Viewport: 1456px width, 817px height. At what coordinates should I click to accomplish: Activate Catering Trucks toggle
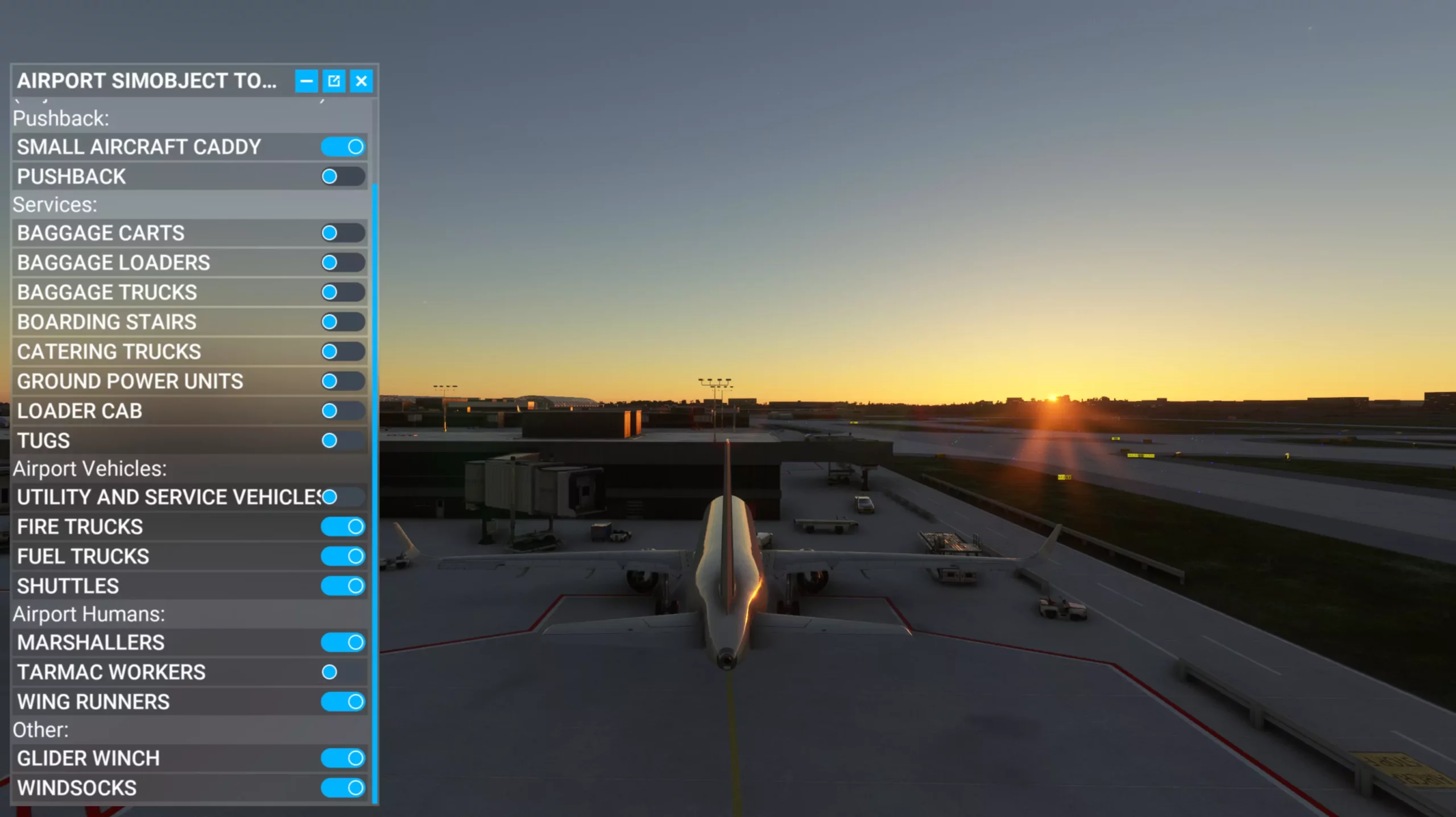[x=343, y=351]
